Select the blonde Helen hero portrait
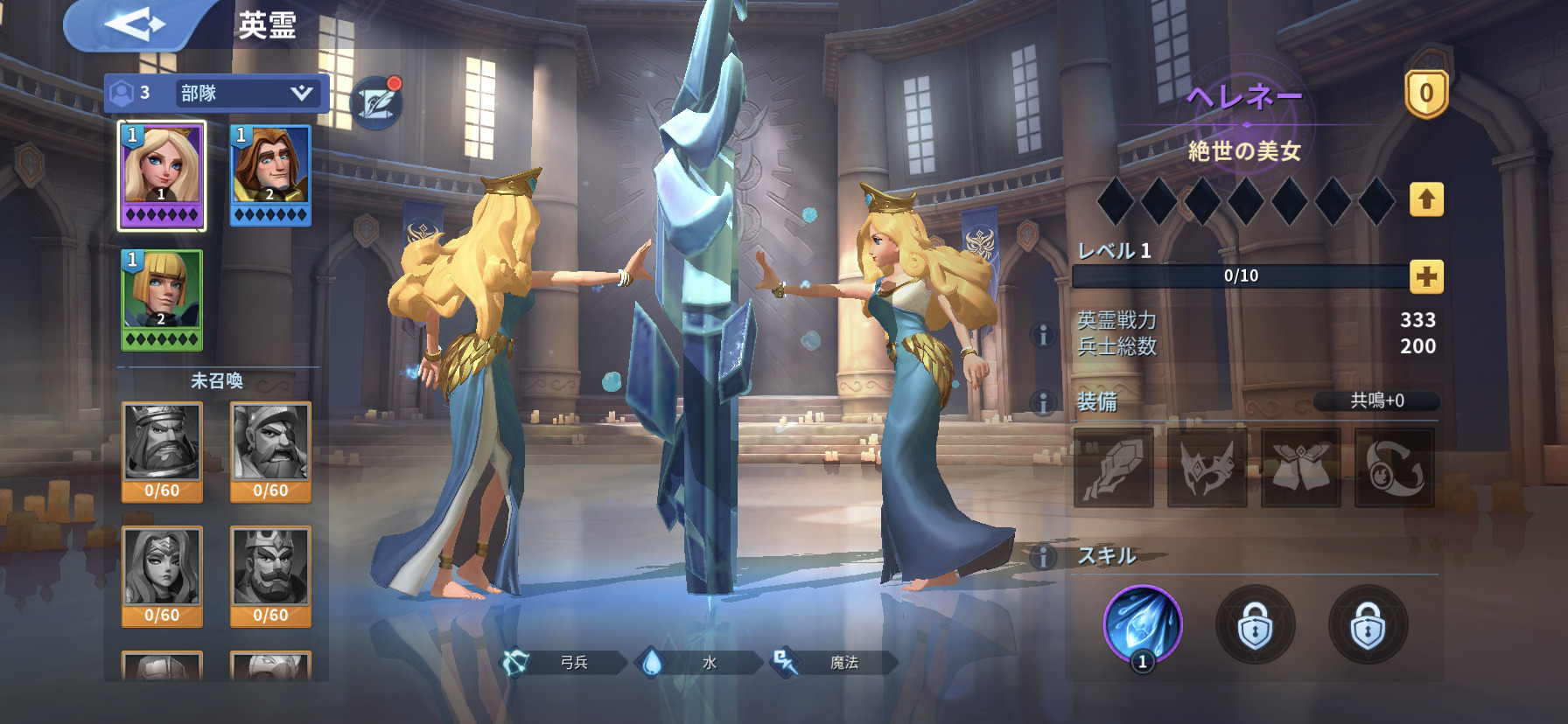Image resolution: width=1568 pixels, height=724 pixels. tap(162, 175)
